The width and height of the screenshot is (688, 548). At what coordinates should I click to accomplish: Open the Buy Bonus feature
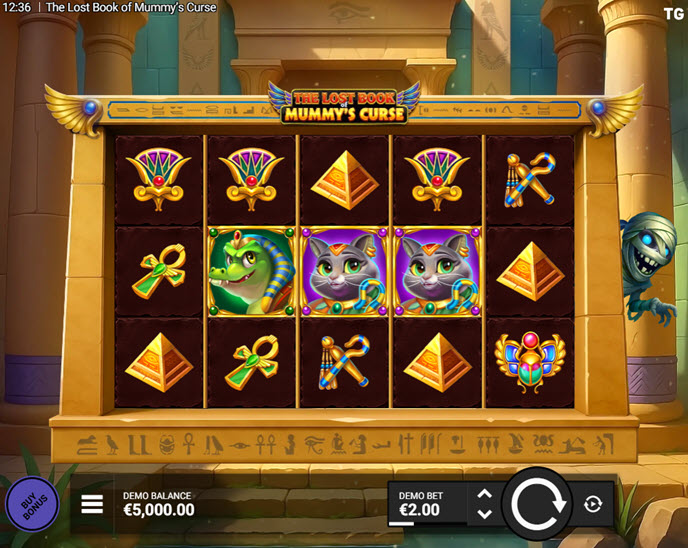[x=32, y=504]
